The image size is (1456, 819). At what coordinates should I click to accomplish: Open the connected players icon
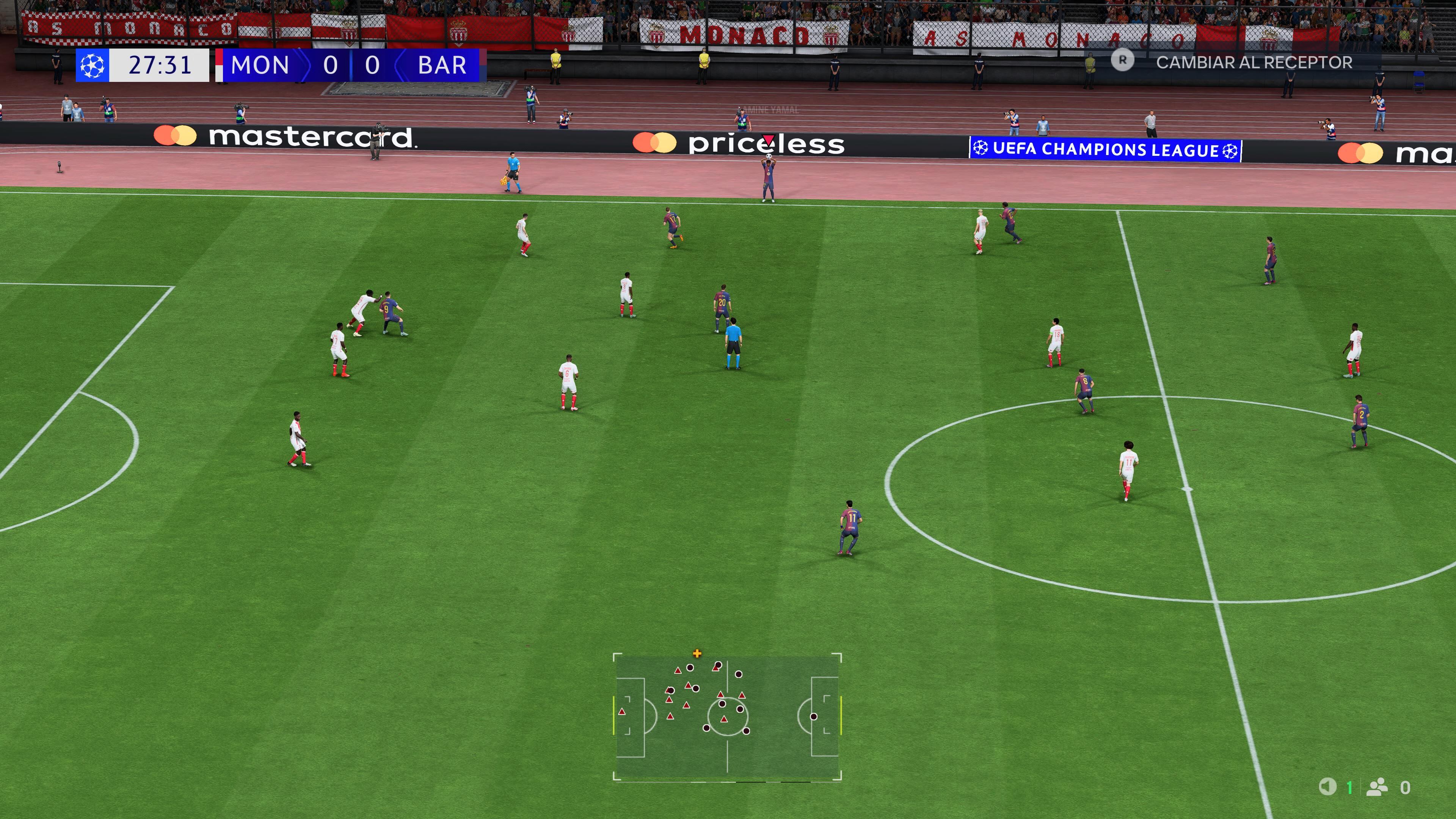point(1377,787)
